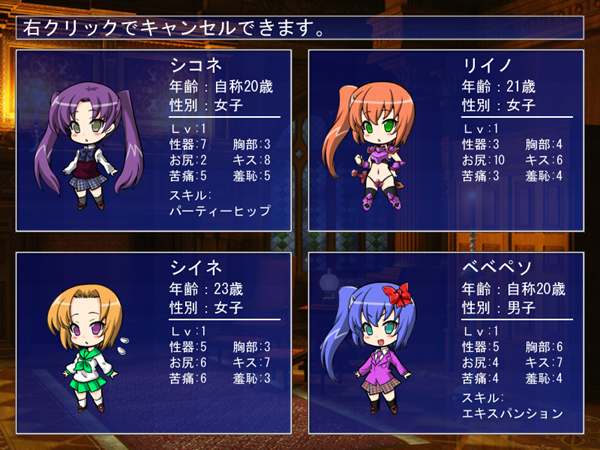Viewport: 600px width, 450px height.
Task: Pick the シイネ character card
Action: [153, 342]
